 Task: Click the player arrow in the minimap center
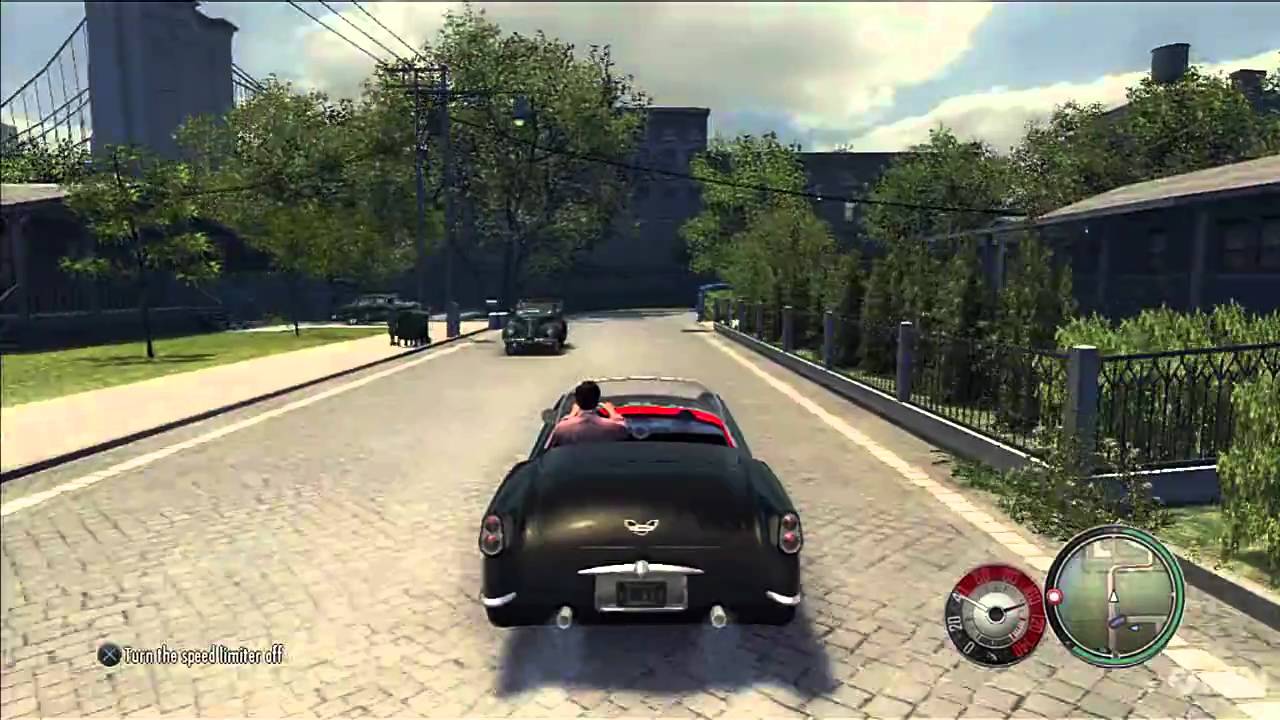pos(1113,598)
